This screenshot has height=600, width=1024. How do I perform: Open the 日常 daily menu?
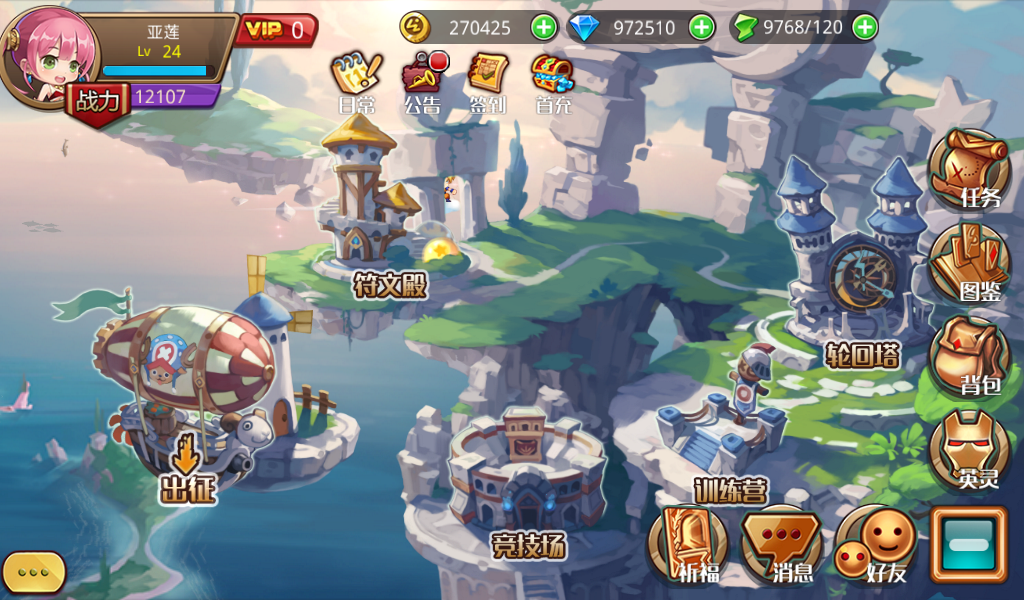356,80
